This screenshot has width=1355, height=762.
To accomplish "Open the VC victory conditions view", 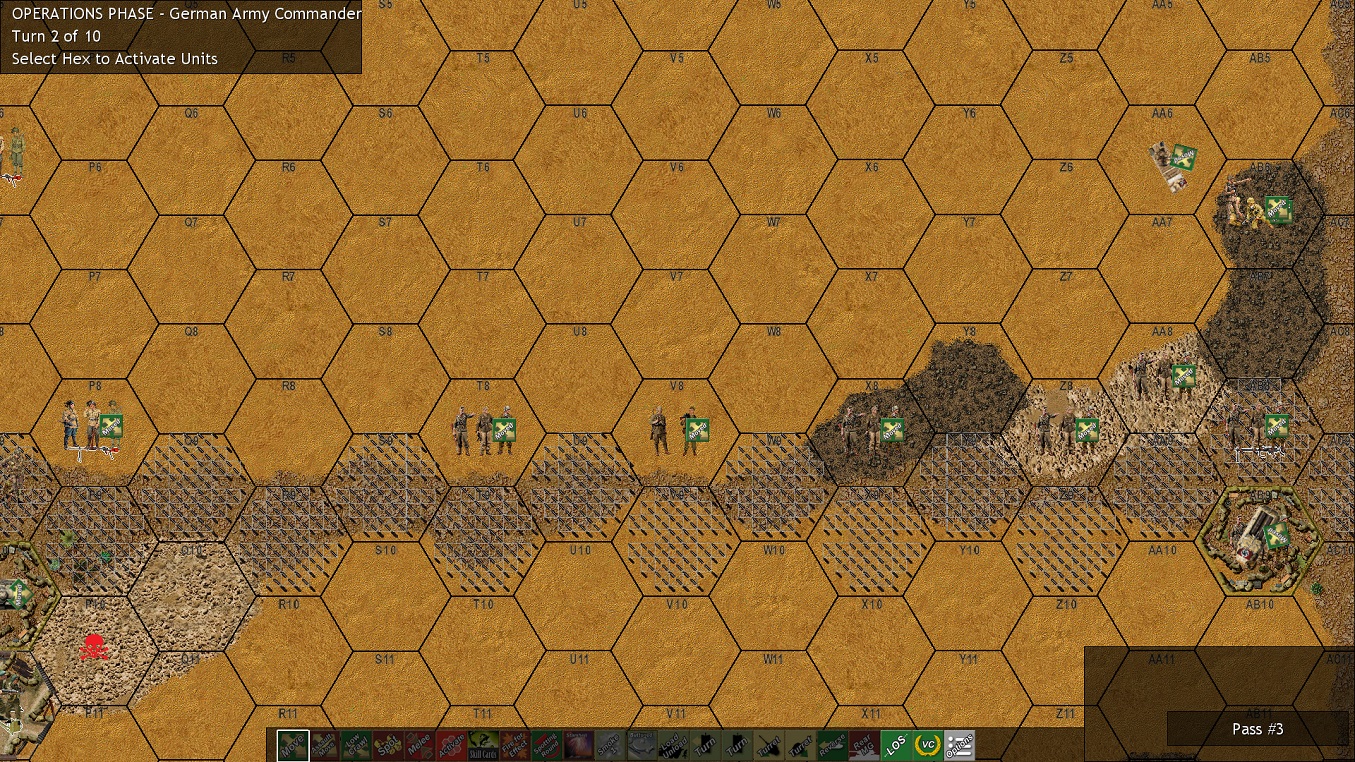I will [x=928, y=745].
